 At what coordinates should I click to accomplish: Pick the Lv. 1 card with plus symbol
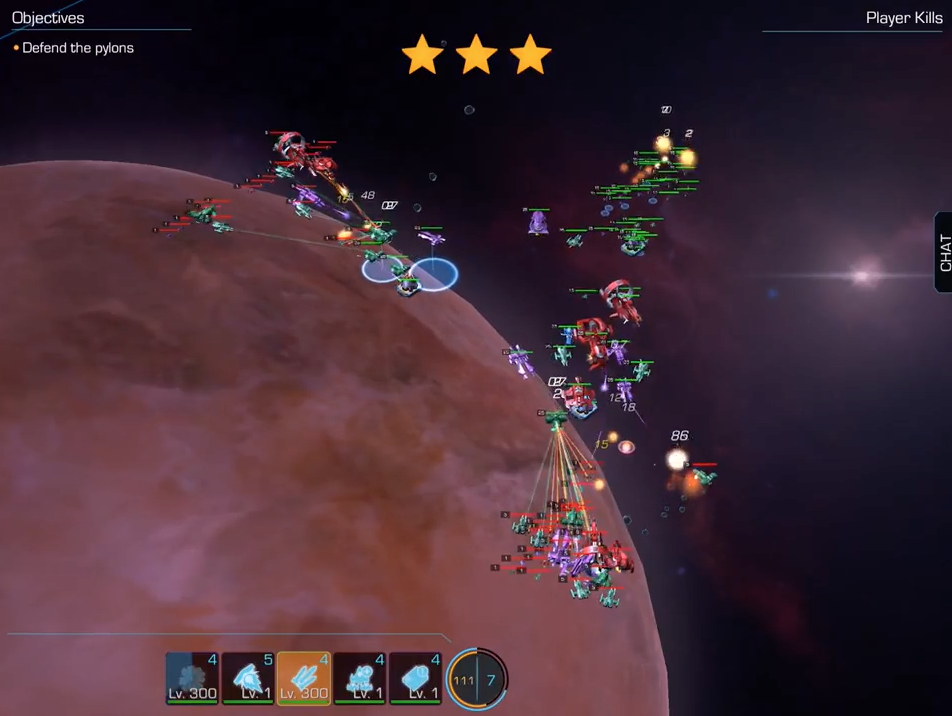[360, 677]
